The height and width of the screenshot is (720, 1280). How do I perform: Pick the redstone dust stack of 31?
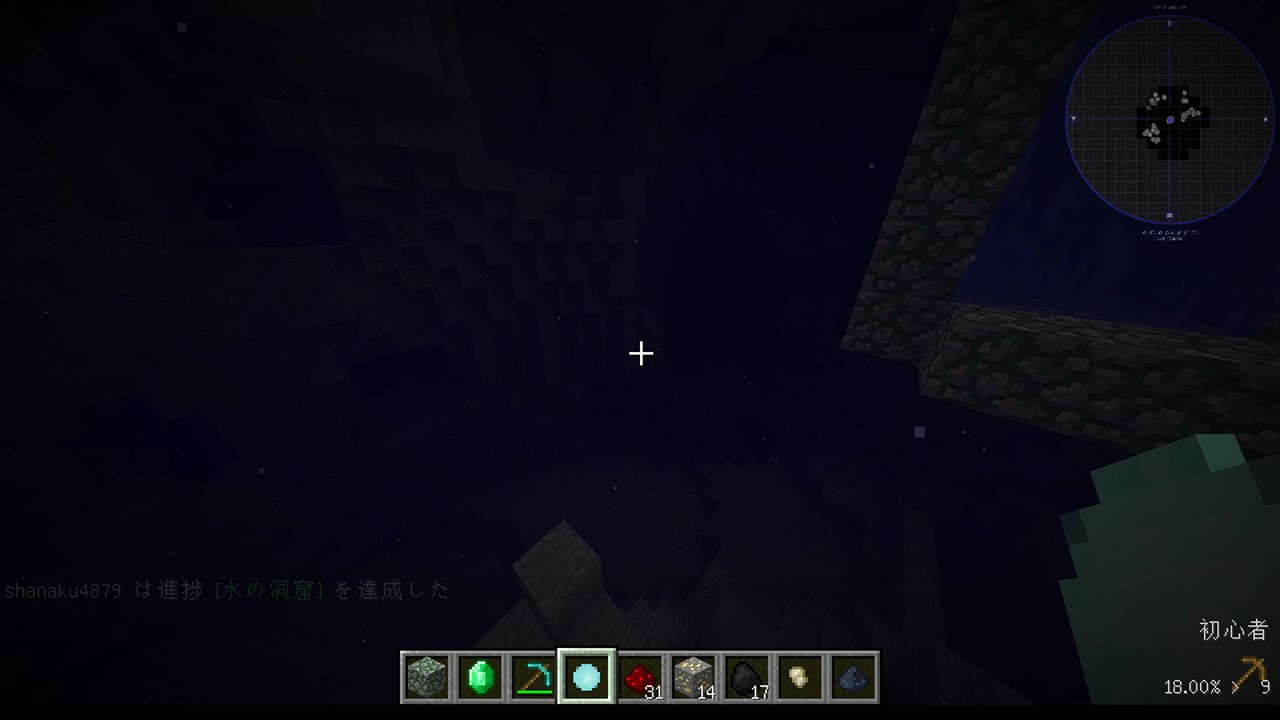[640, 677]
